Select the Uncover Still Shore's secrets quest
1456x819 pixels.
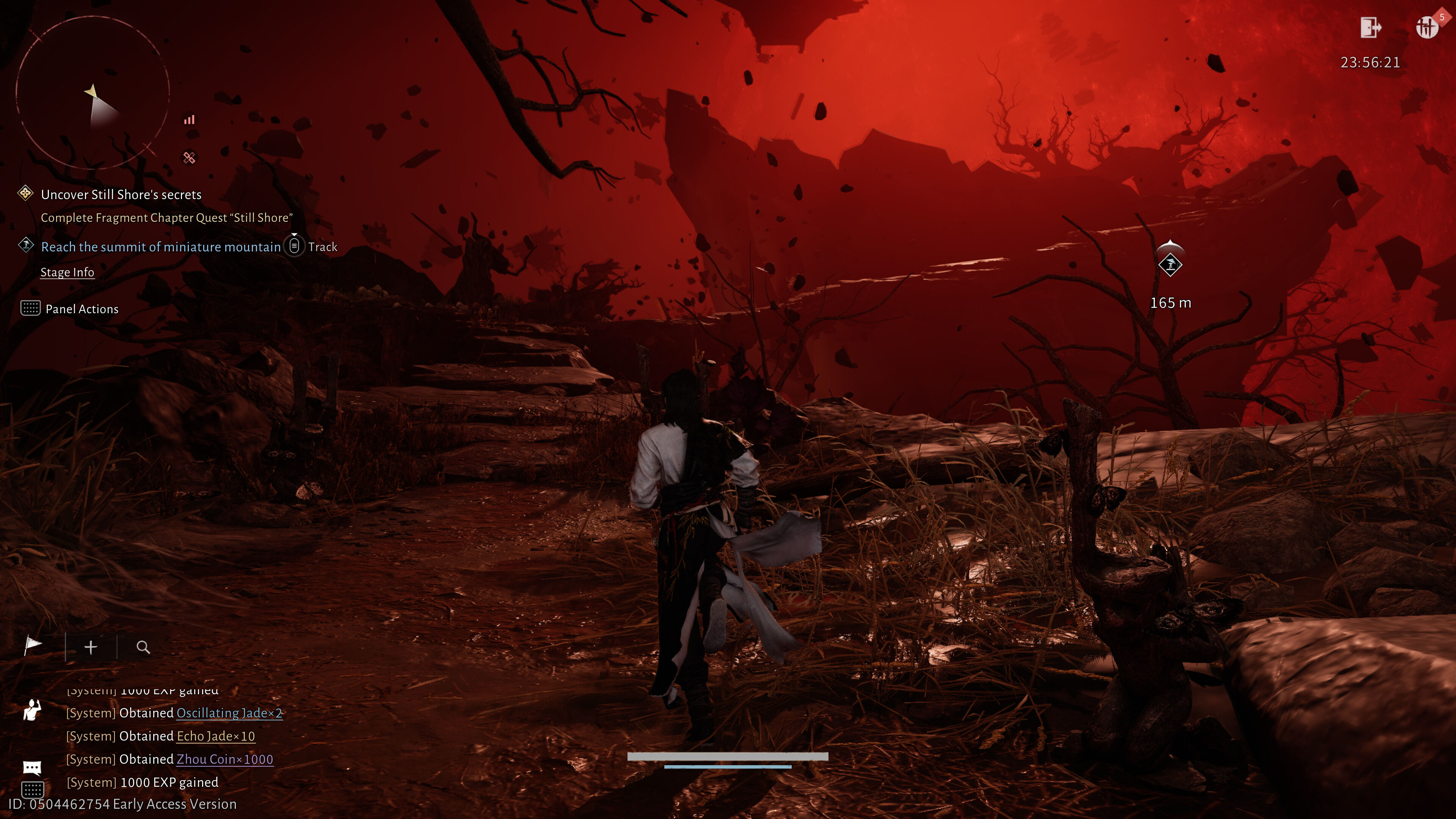[x=121, y=195]
